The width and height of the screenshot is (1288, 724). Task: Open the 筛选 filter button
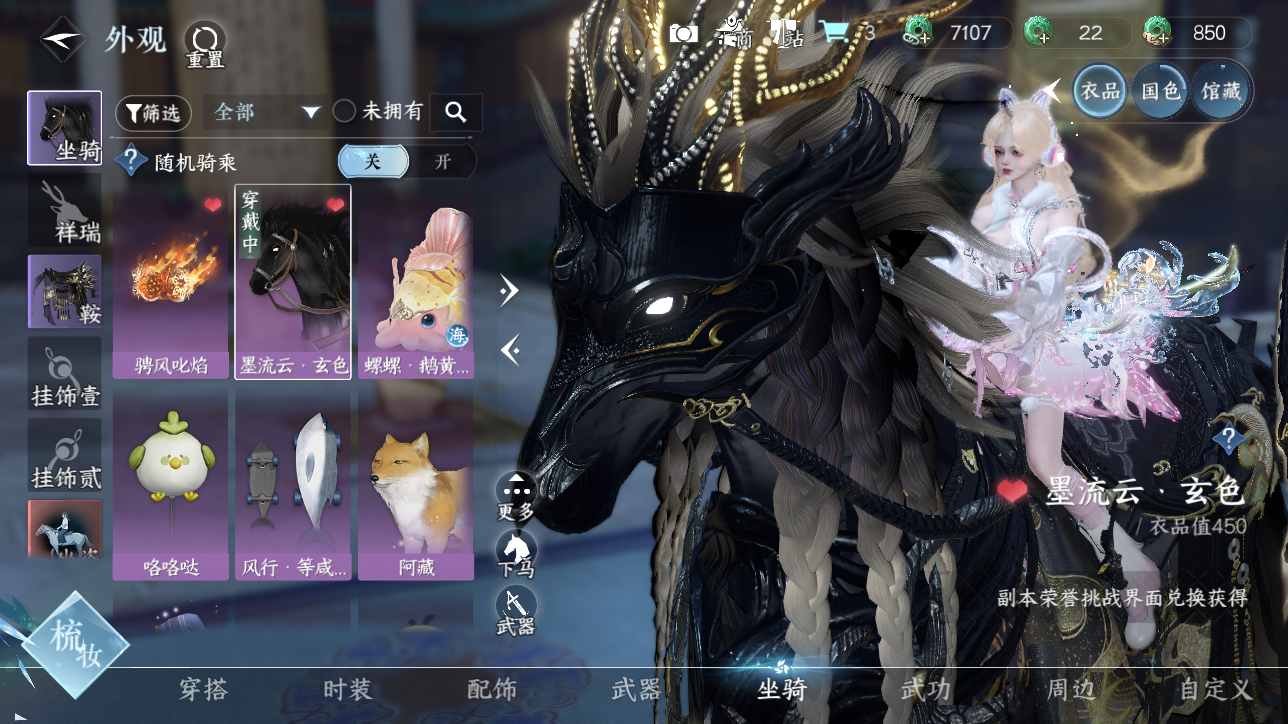coord(153,113)
